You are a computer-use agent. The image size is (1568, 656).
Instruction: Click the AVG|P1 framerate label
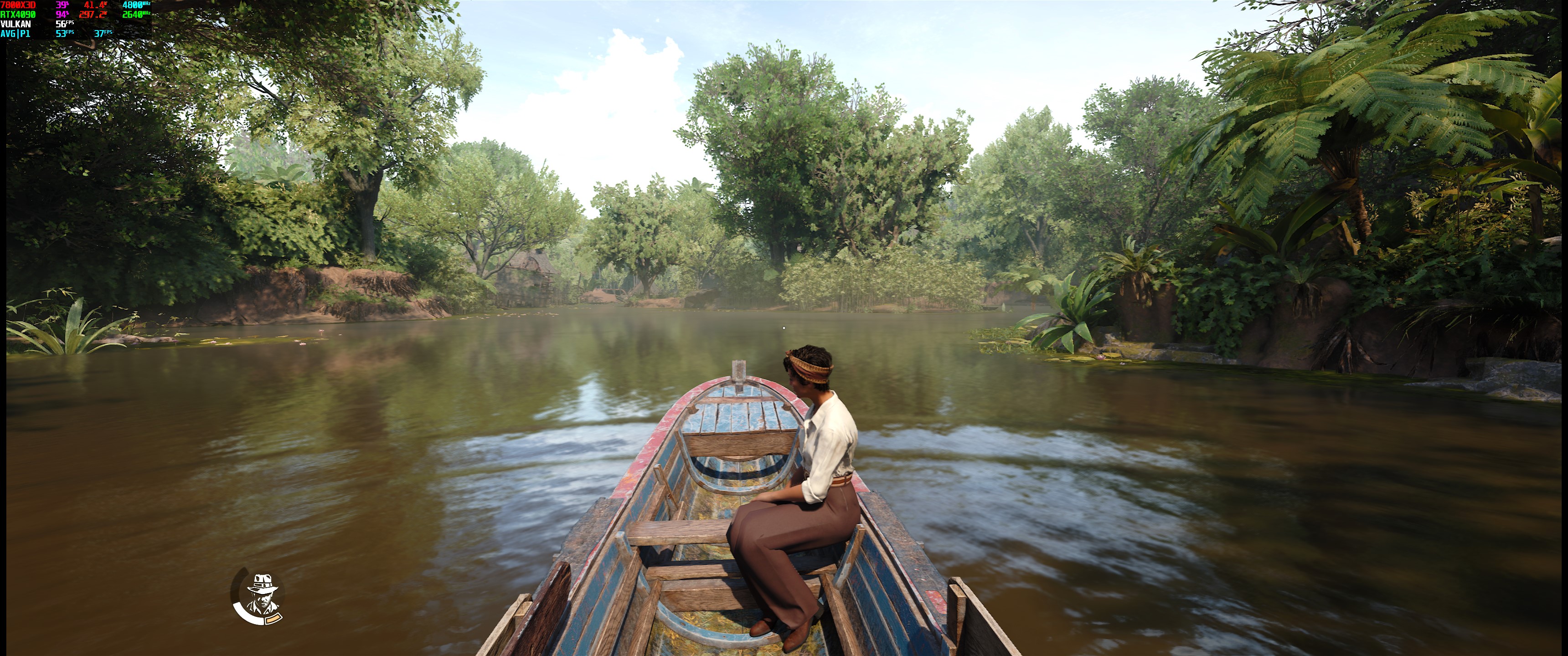click(15, 35)
